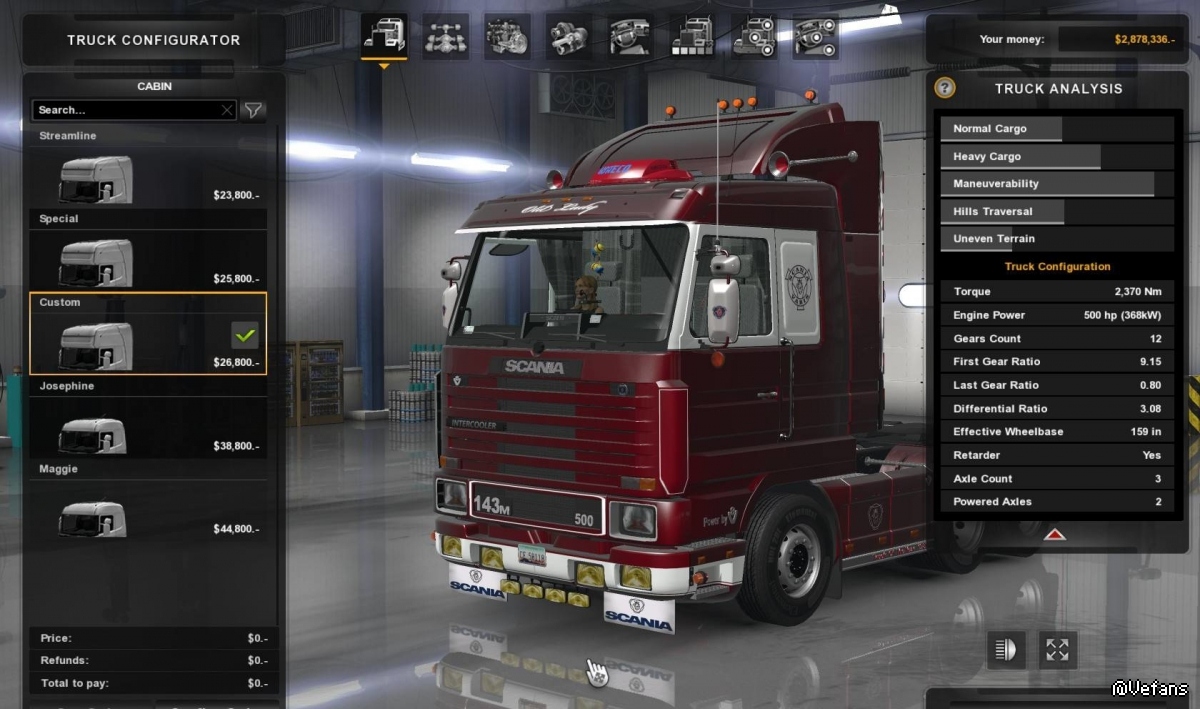
Task: Select the cabin category tab
Action: click(x=384, y=37)
